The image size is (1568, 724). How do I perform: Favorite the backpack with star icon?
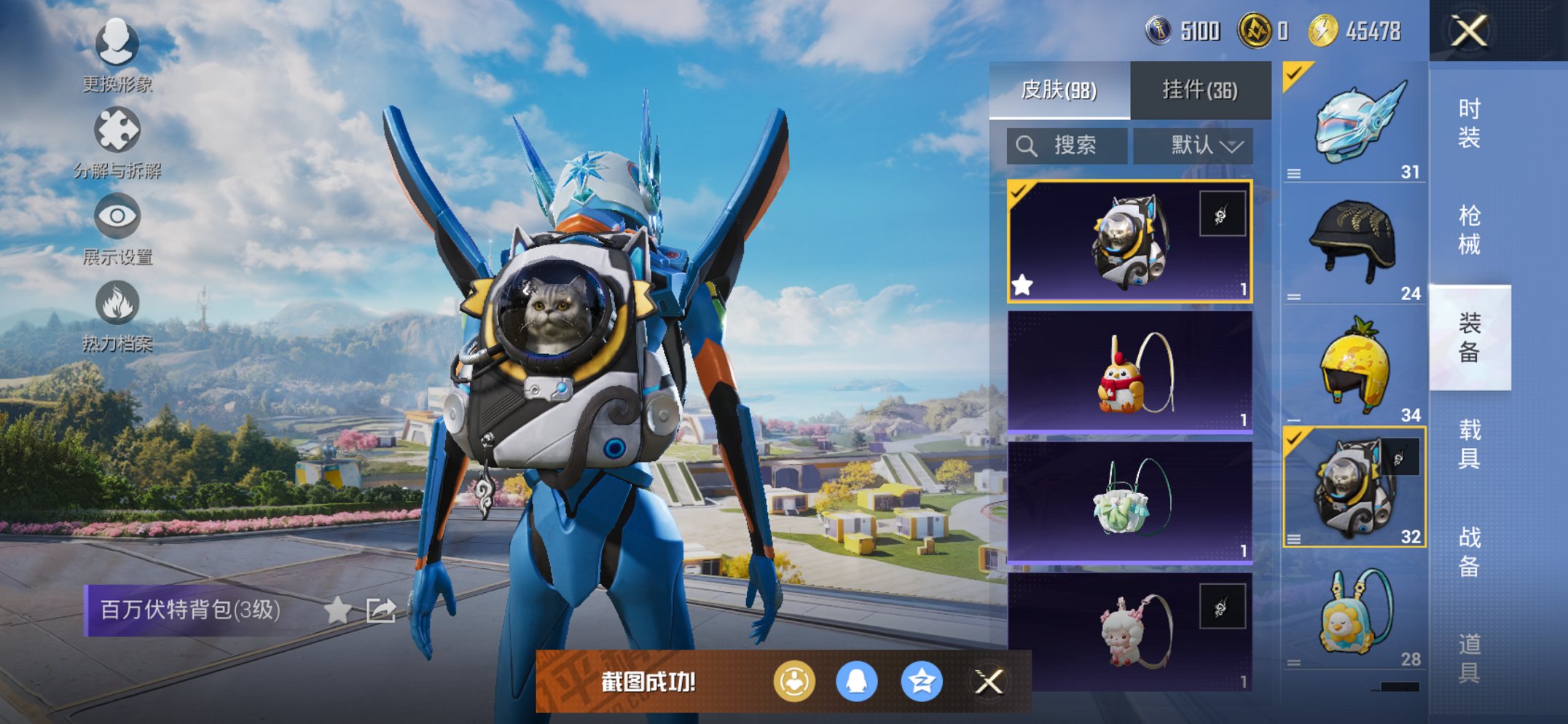point(337,610)
